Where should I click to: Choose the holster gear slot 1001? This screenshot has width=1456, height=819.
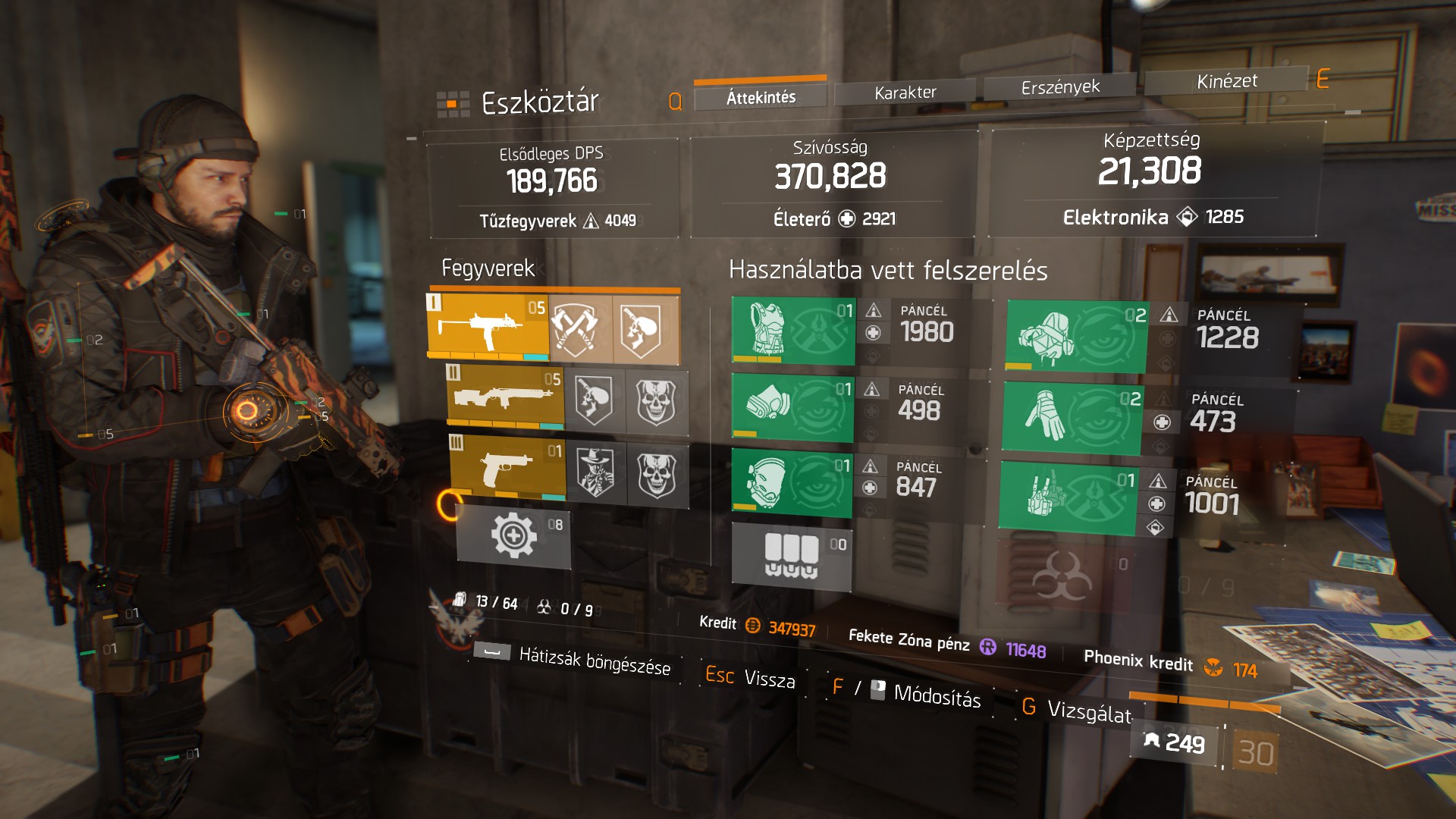1067,497
